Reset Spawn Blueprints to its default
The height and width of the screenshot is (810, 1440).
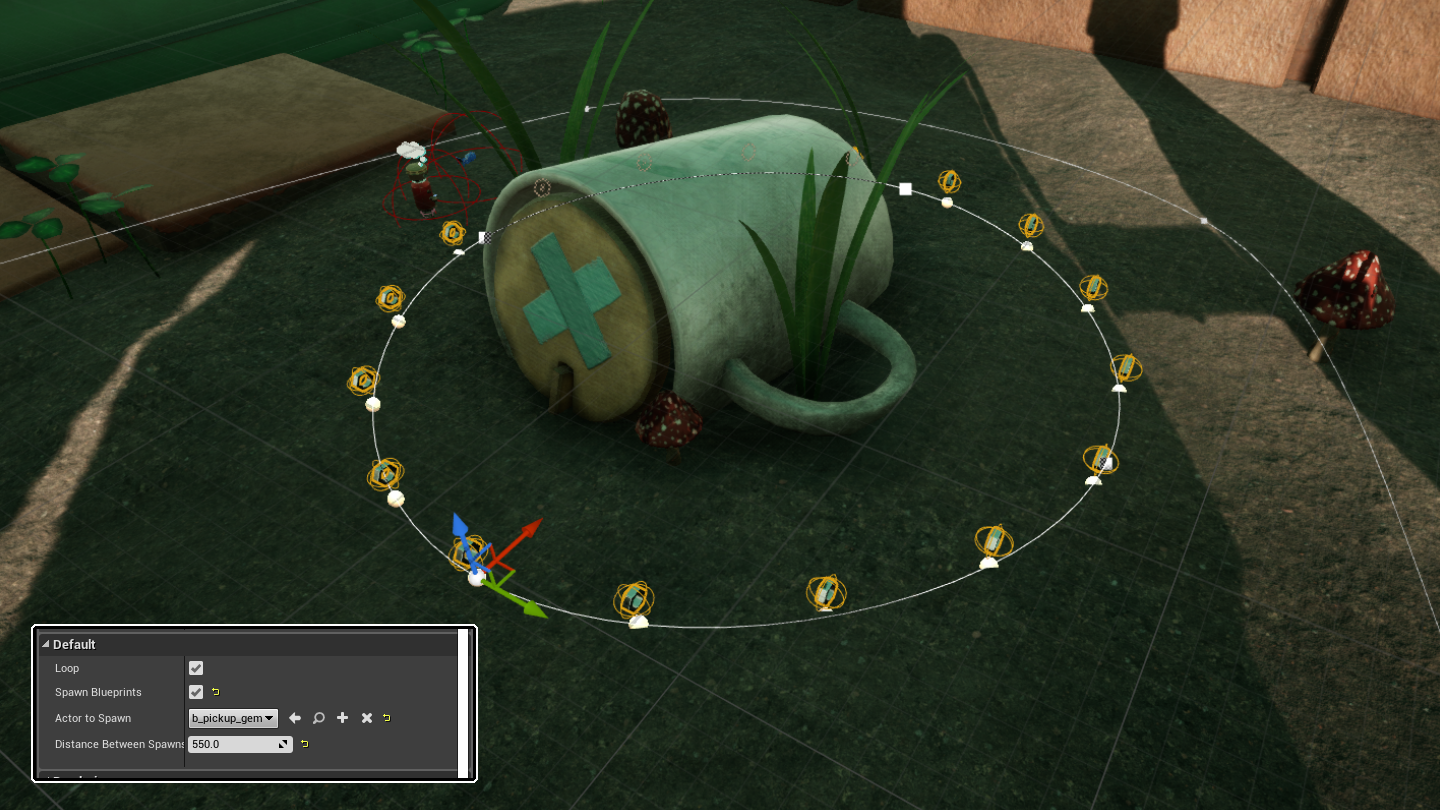click(216, 692)
